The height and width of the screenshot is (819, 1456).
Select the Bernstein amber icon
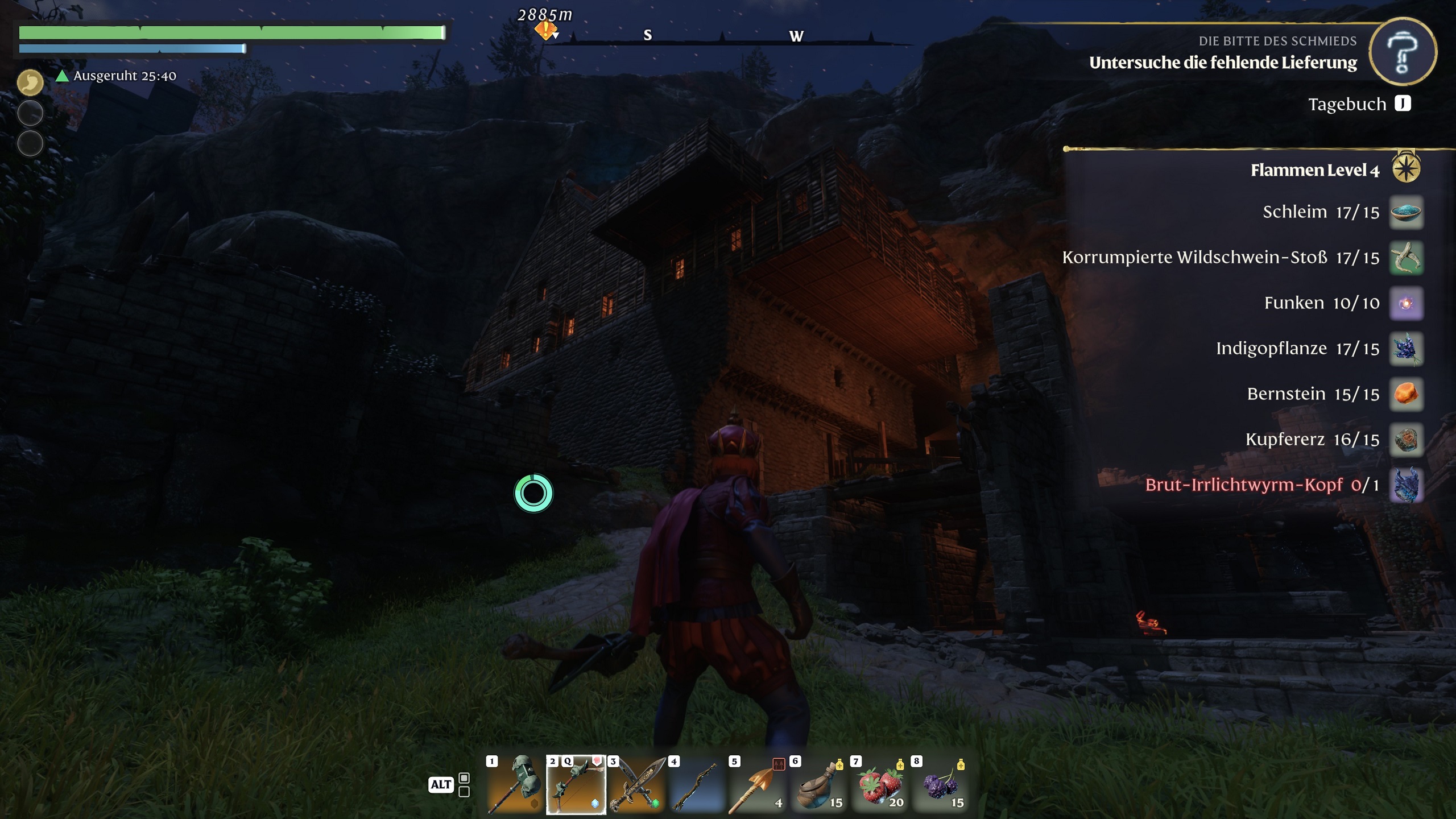[1406, 394]
